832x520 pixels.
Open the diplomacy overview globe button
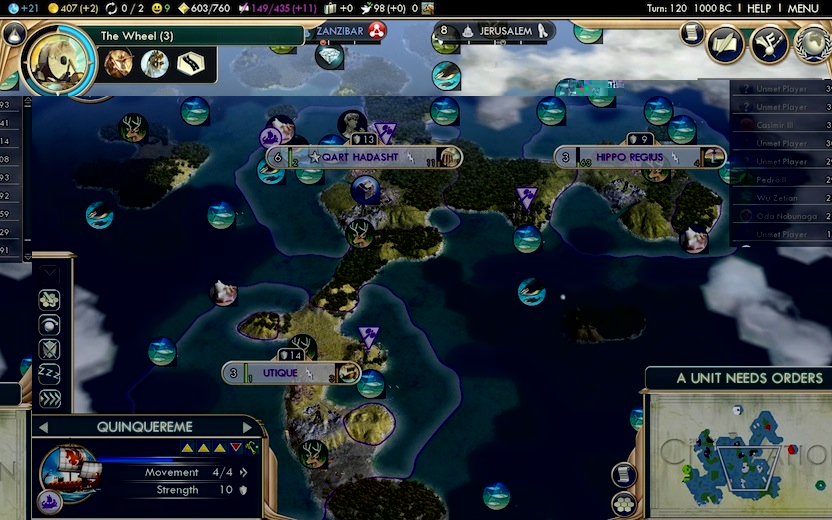coord(812,44)
